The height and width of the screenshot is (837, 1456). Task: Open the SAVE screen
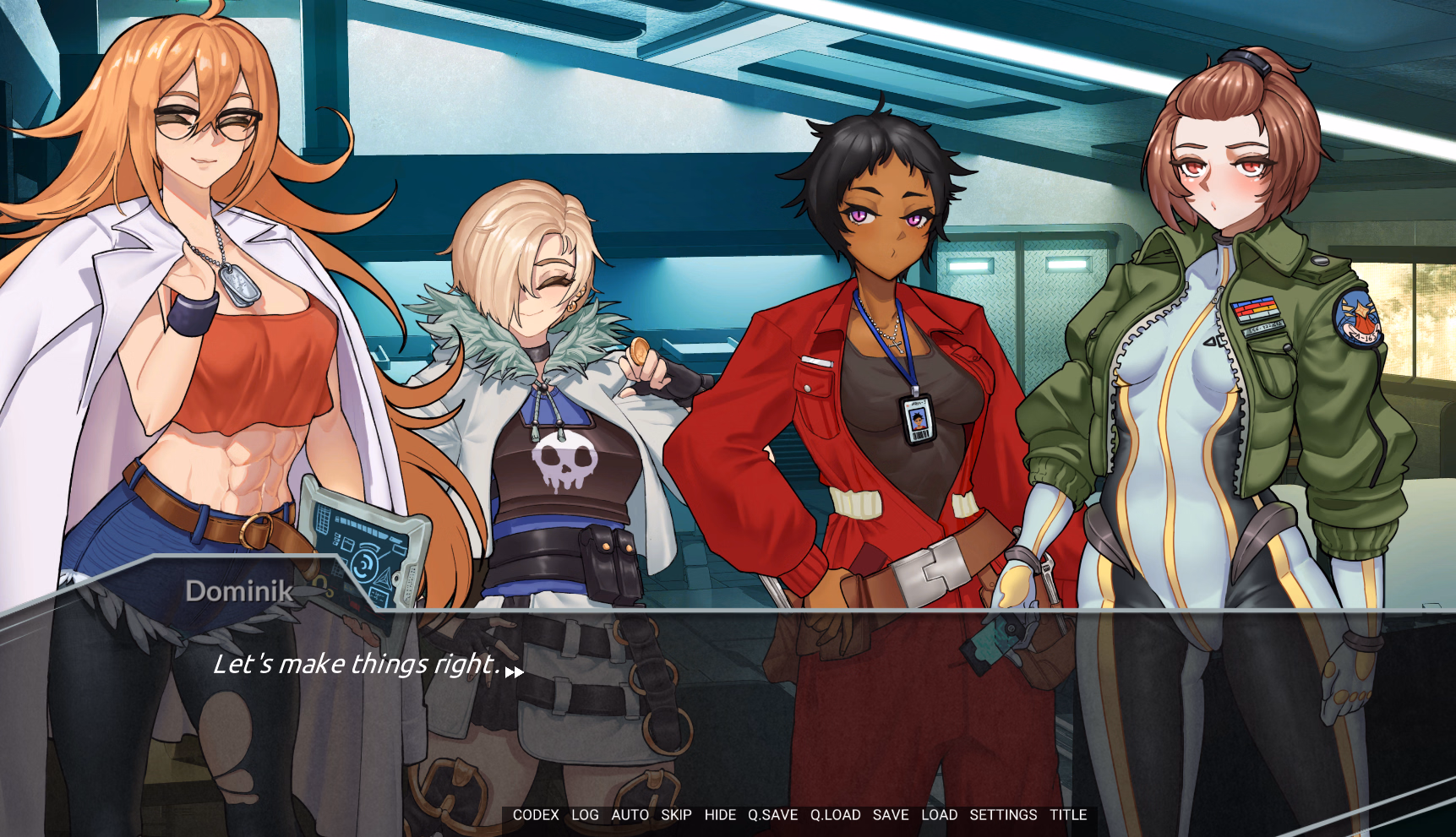[891, 815]
